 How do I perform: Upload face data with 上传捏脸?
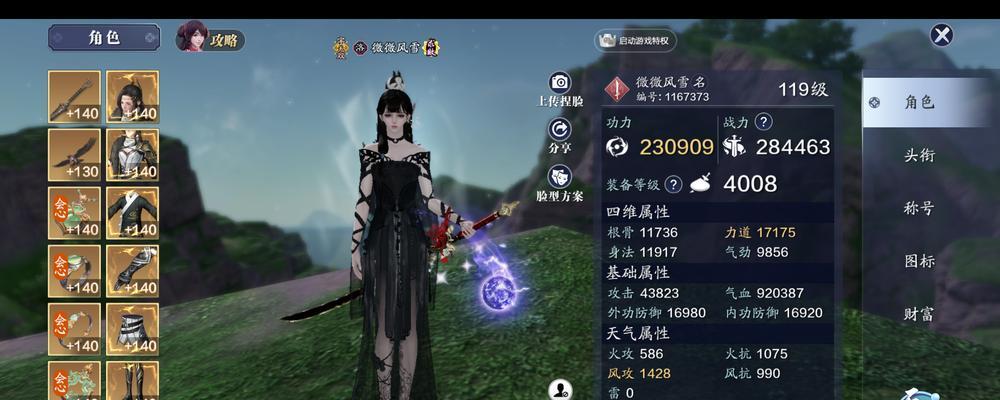click(560, 88)
